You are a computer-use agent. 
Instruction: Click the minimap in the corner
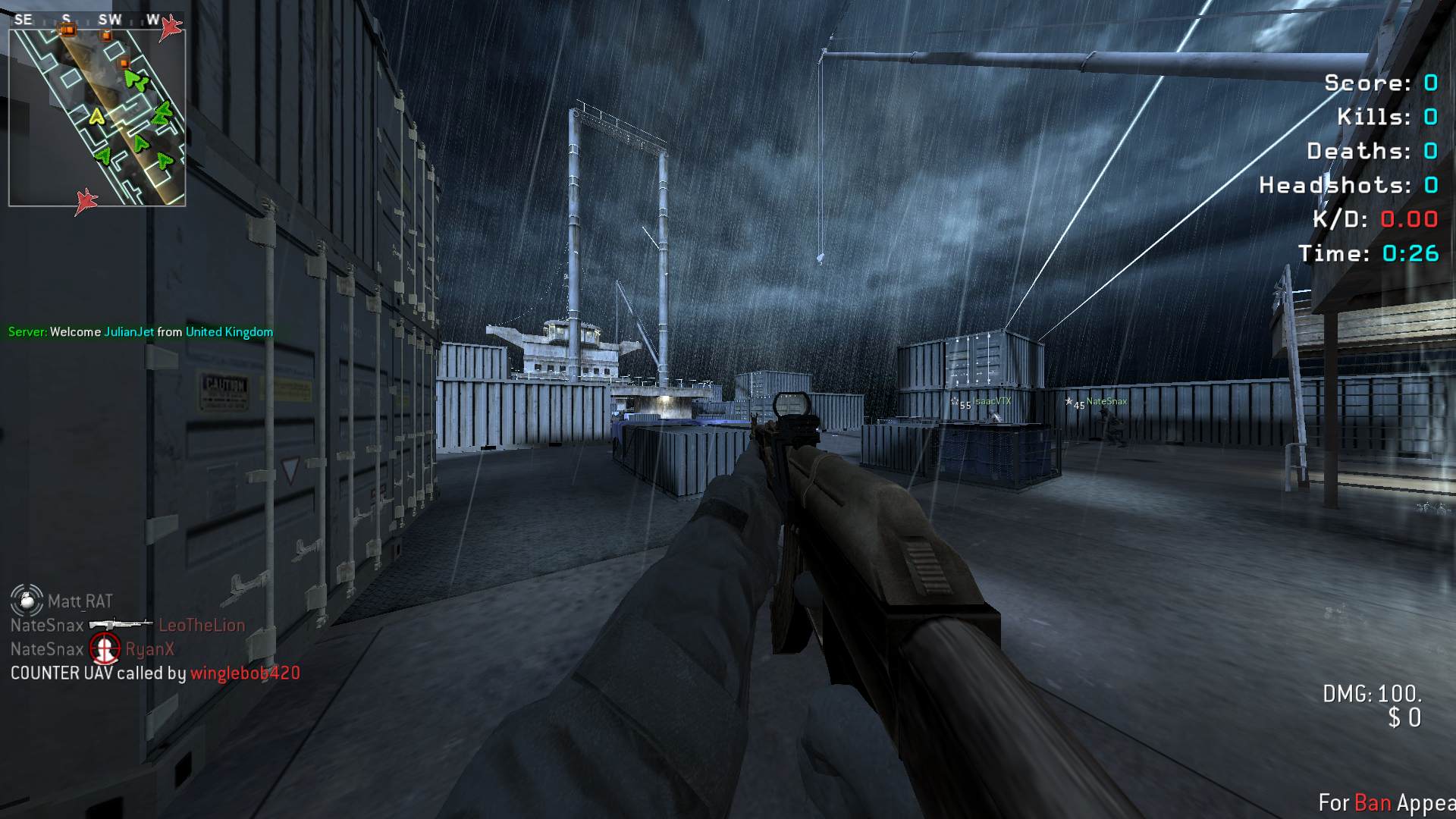[97, 117]
